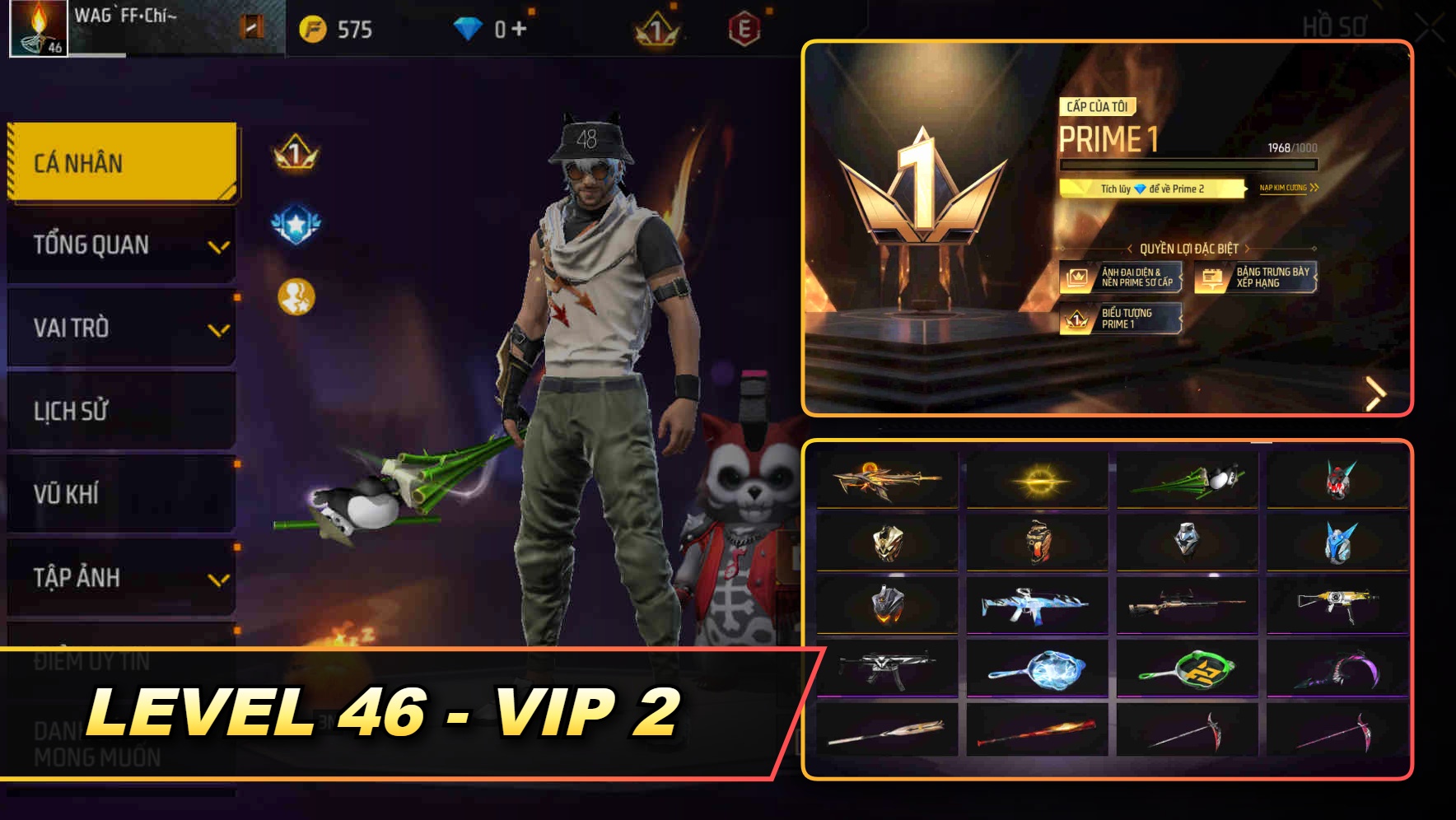Viewport: 1456px width, 820px height.
Task: Expand the Tập Ảnh section
Action: 120,577
